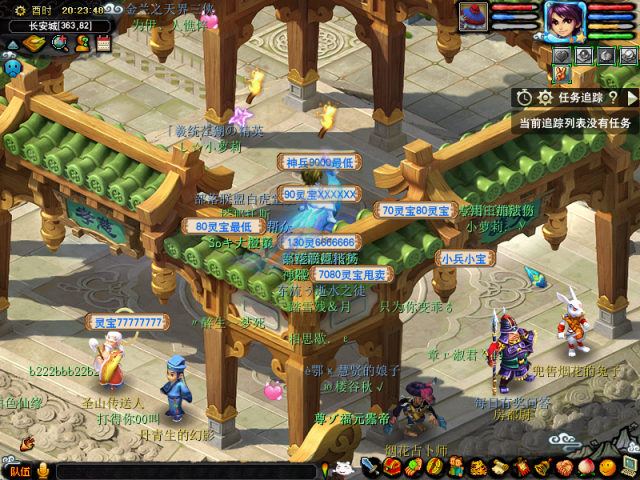Toggle the microphone voice chat icon

click(43, 470)
